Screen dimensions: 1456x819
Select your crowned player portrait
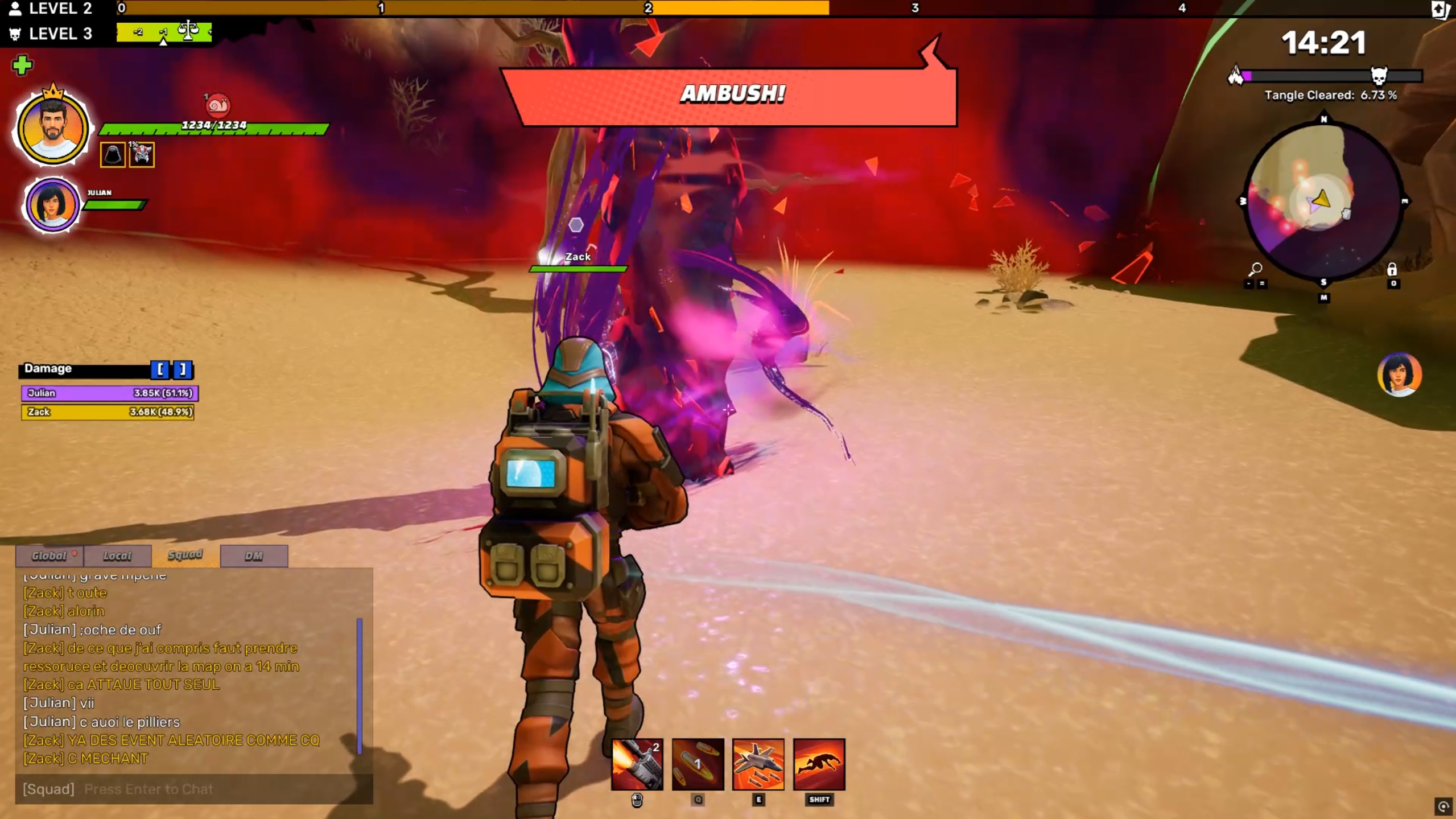click(52, 128)
